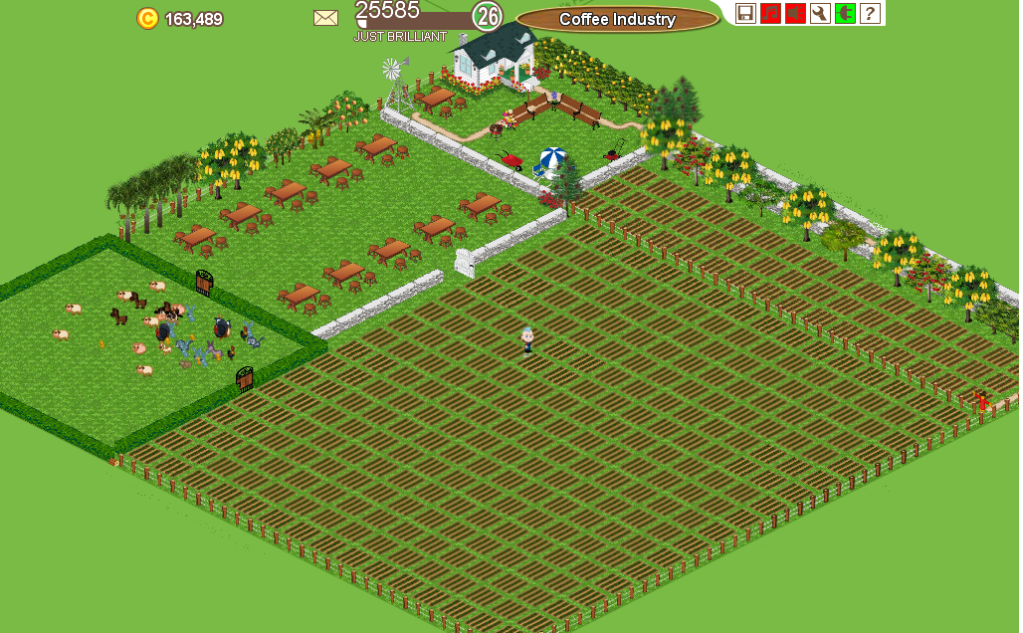Click the floppy disk save icon

745,13
